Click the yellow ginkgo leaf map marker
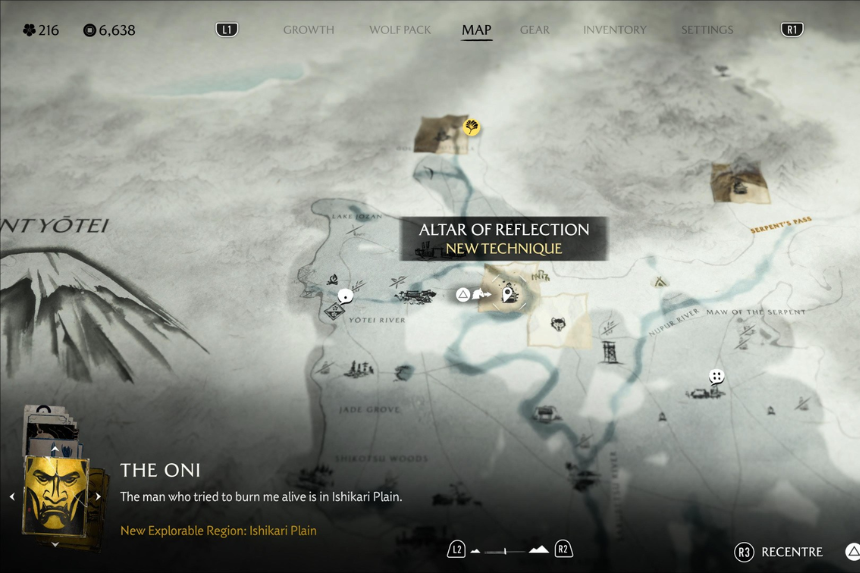The height and width of the screenshot is (573, 860). [x=471, y=127]
